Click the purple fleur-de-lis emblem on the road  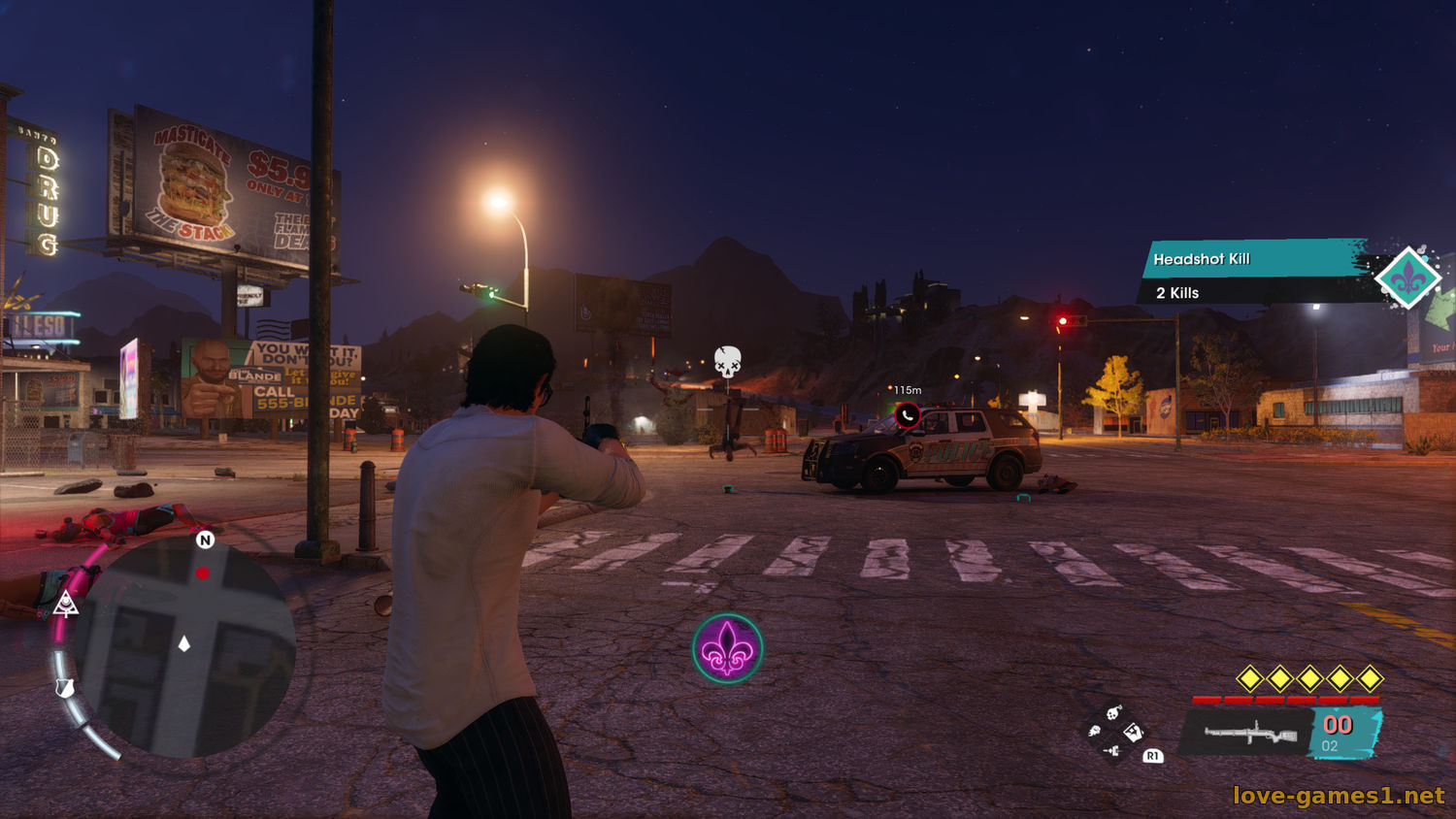click(x=727, y=648)
